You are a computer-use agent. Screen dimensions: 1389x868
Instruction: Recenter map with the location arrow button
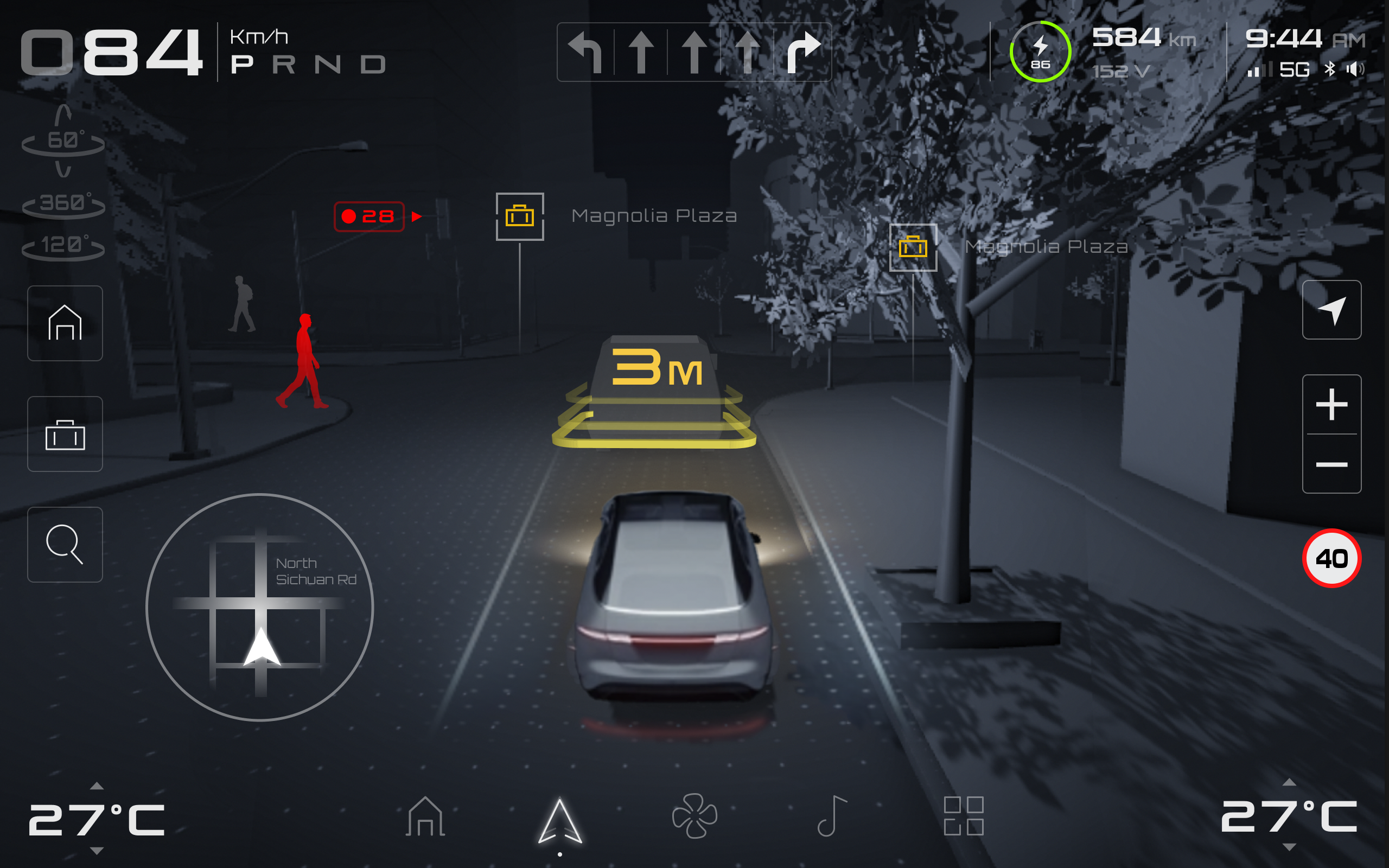pyautogui.click(x=1331, y=310)
